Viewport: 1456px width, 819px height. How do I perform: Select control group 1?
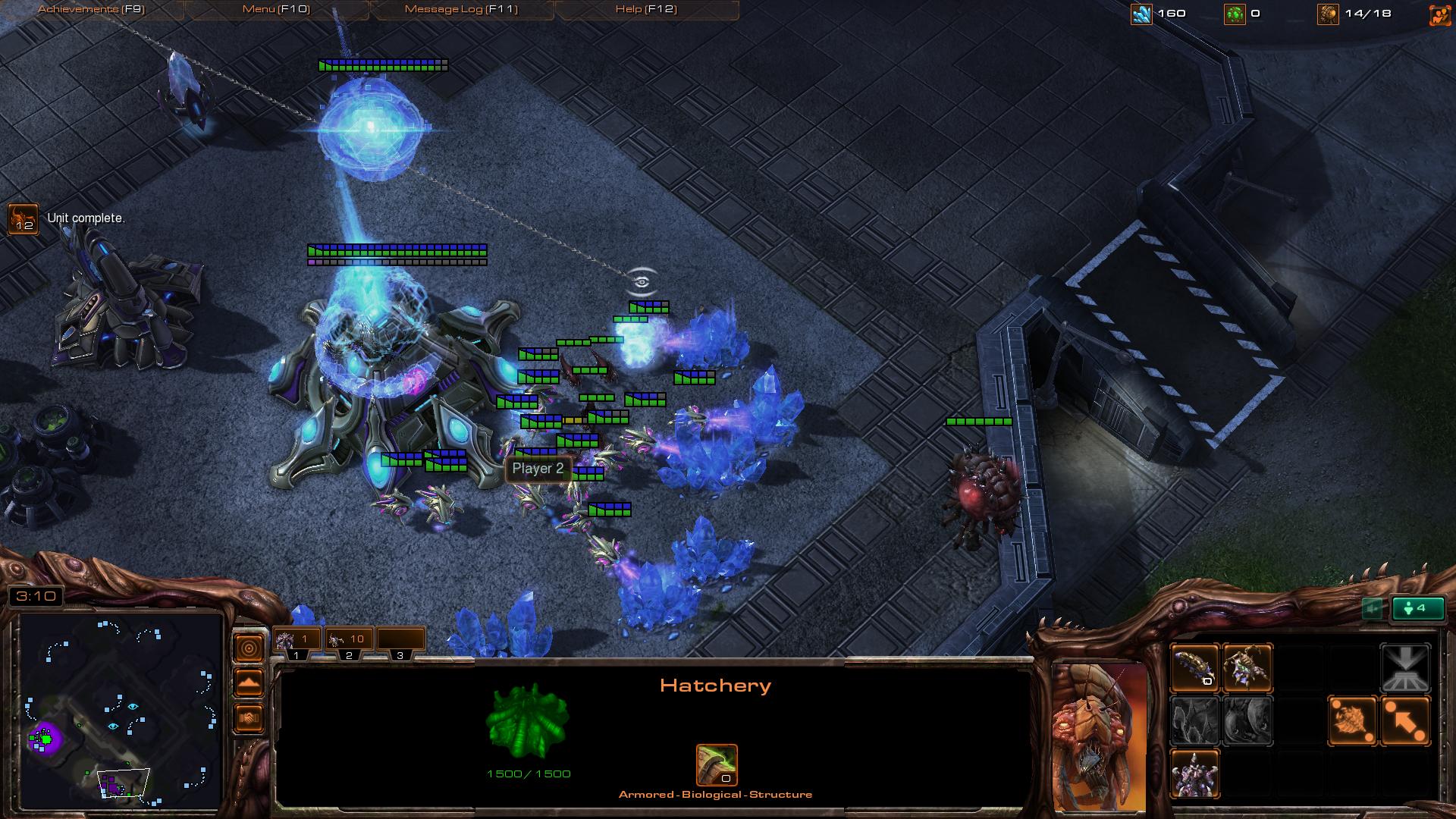tap(297, 642)
